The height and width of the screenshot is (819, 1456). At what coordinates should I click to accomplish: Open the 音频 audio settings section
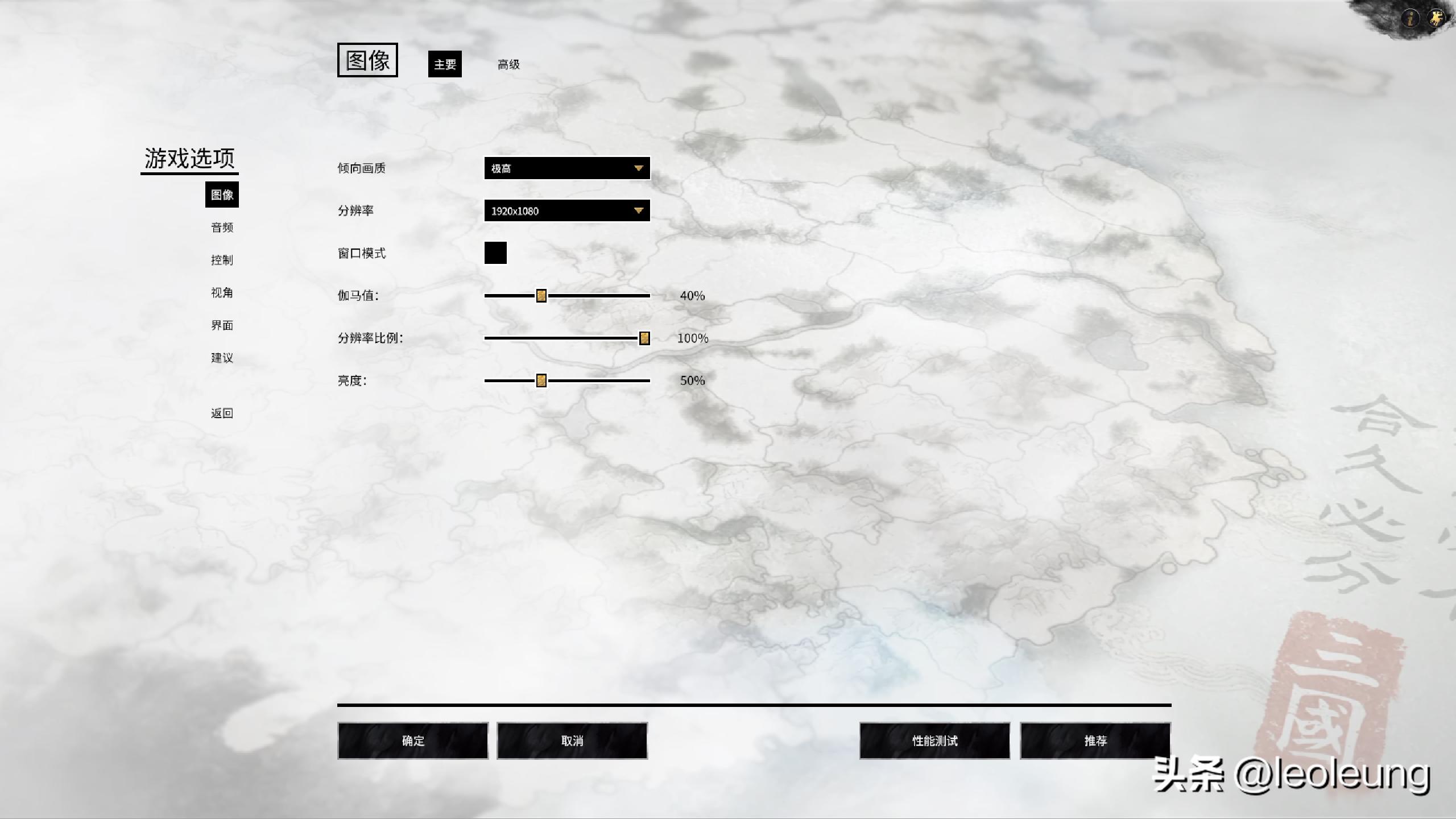tap(224, 227)
